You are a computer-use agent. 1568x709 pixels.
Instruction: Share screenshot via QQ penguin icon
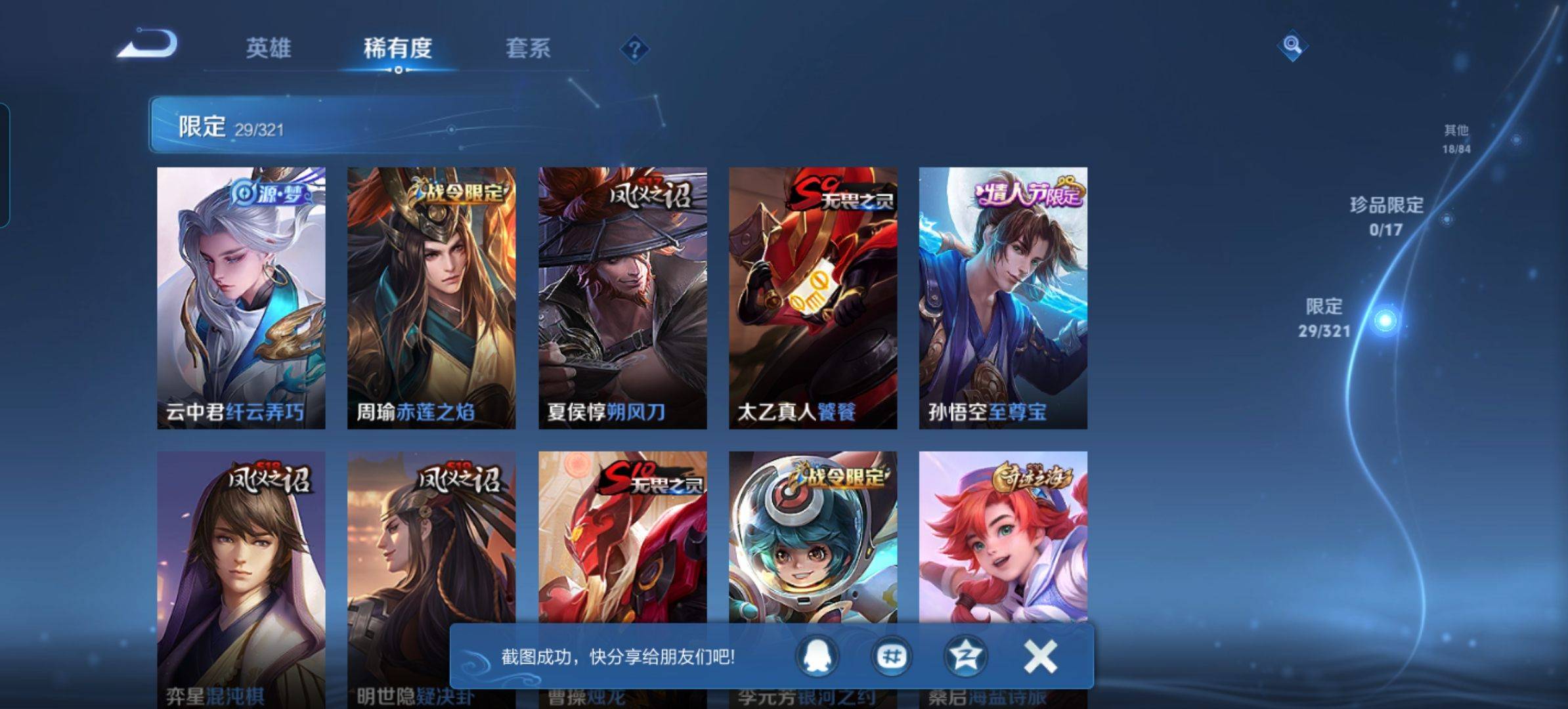818,656
